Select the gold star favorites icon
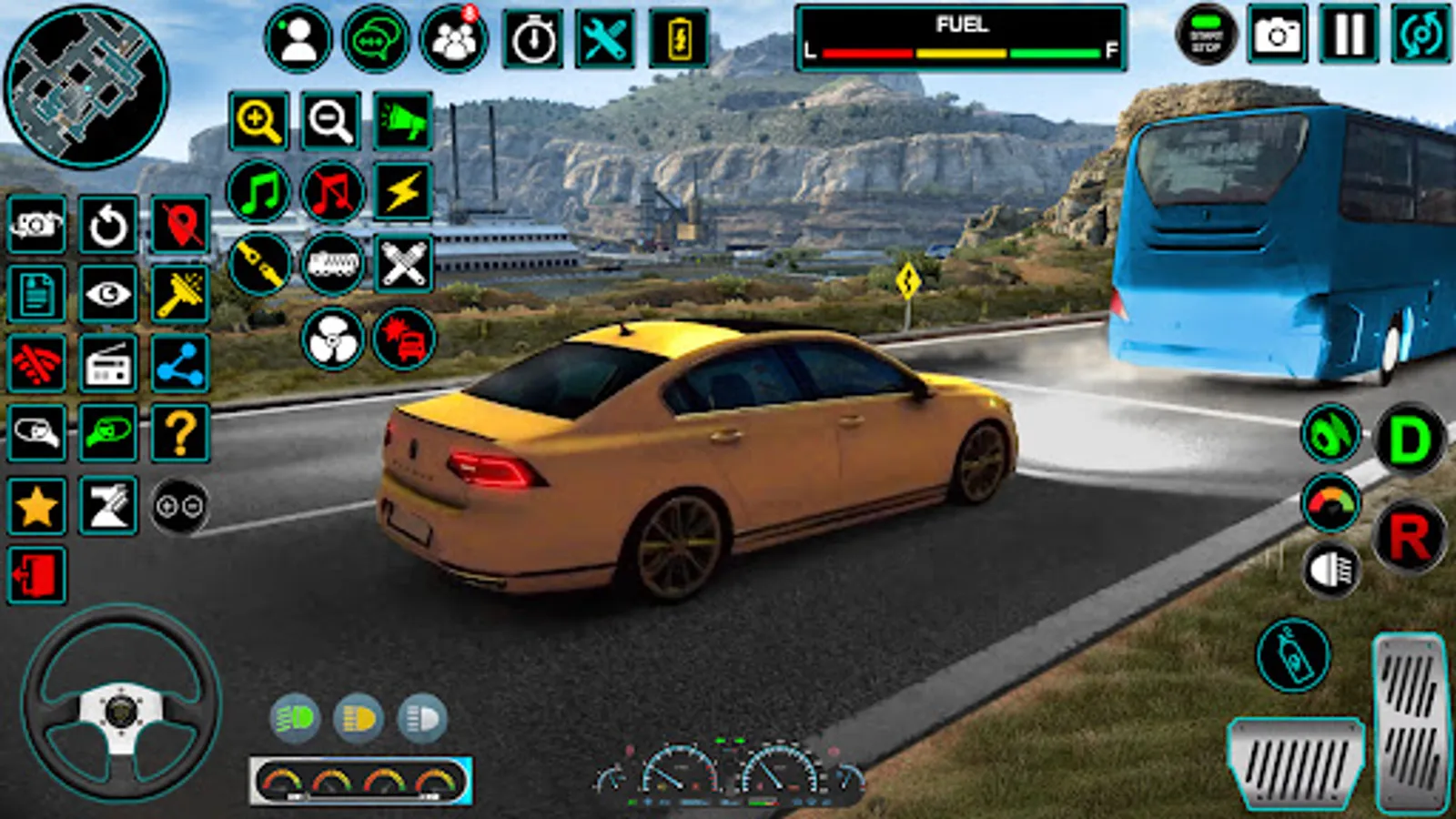 [36, 506]
